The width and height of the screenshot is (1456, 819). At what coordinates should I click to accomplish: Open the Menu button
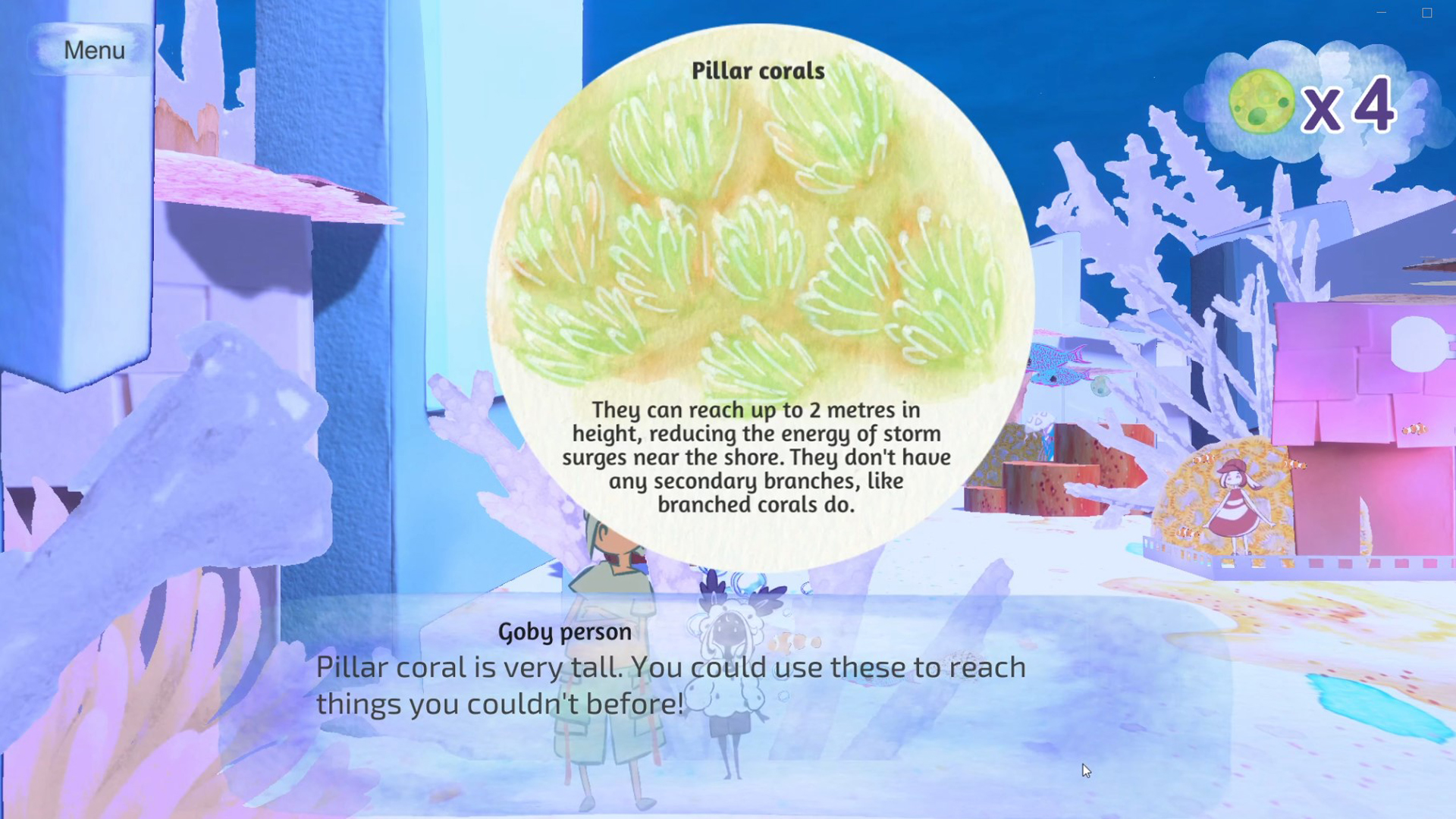click(x=93, y=50)
